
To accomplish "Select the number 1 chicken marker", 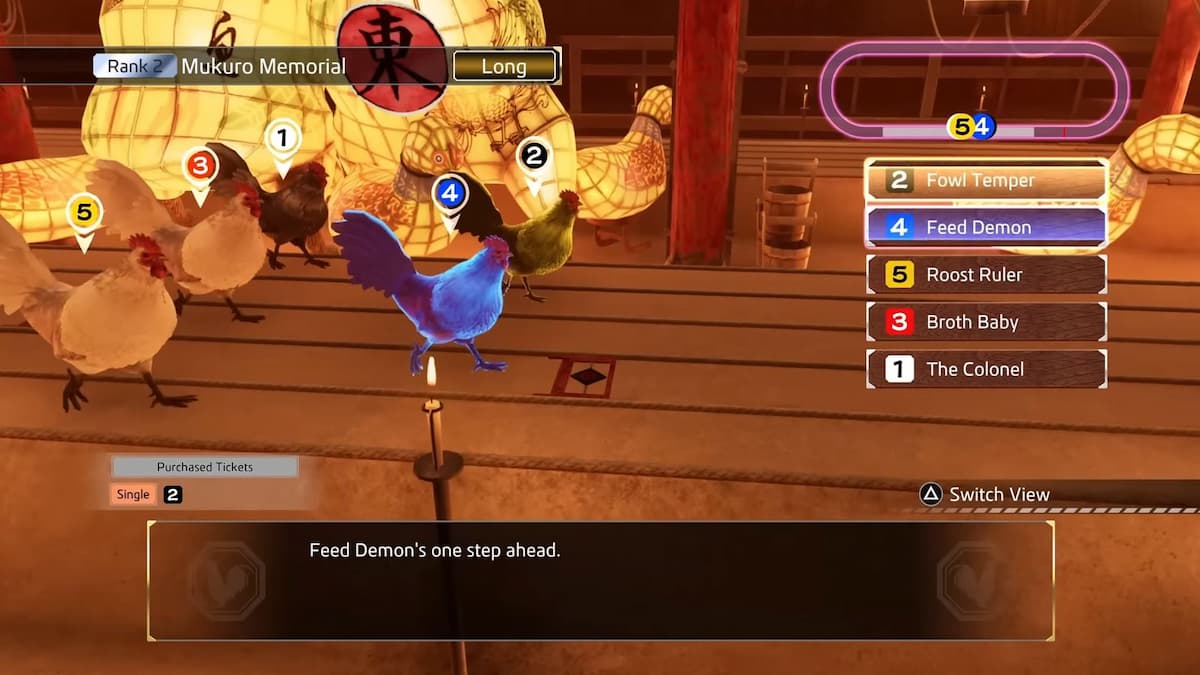I will pyautogui.click(x=283, y=138).
